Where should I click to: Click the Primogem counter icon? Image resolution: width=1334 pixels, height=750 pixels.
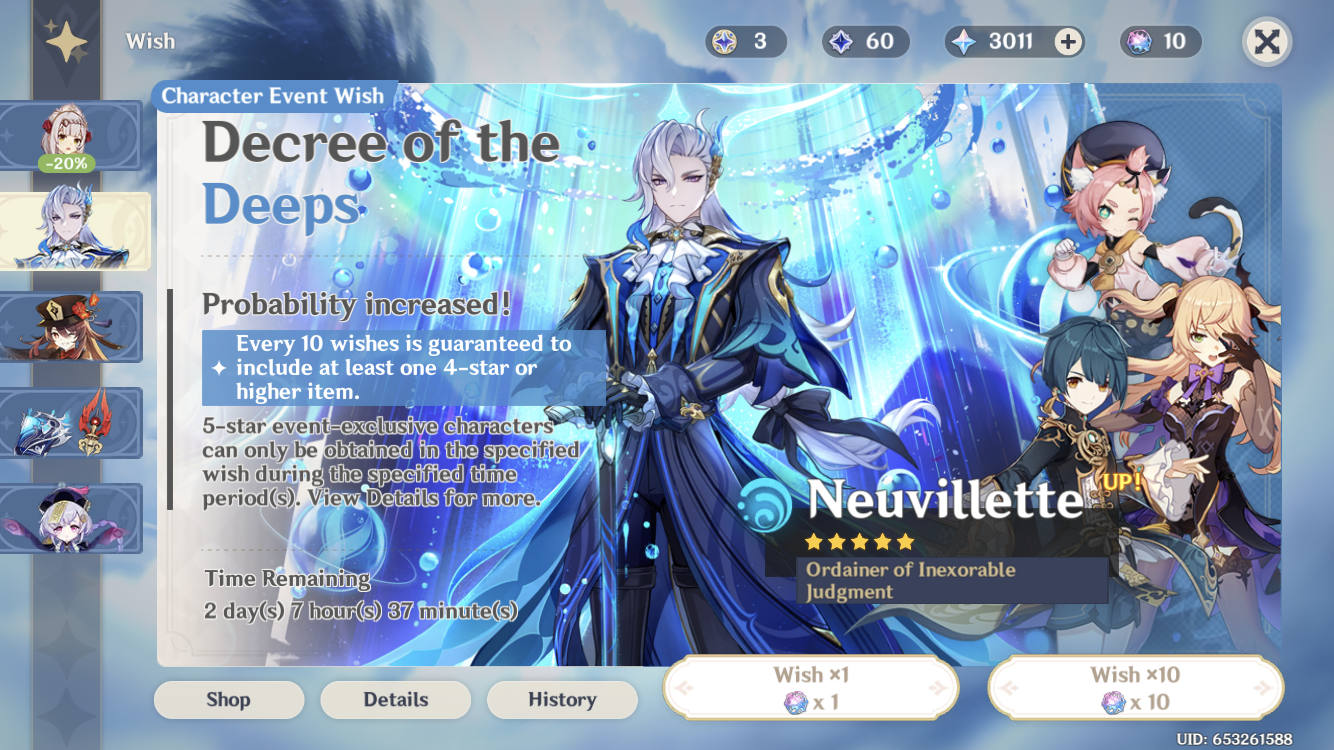962,41
